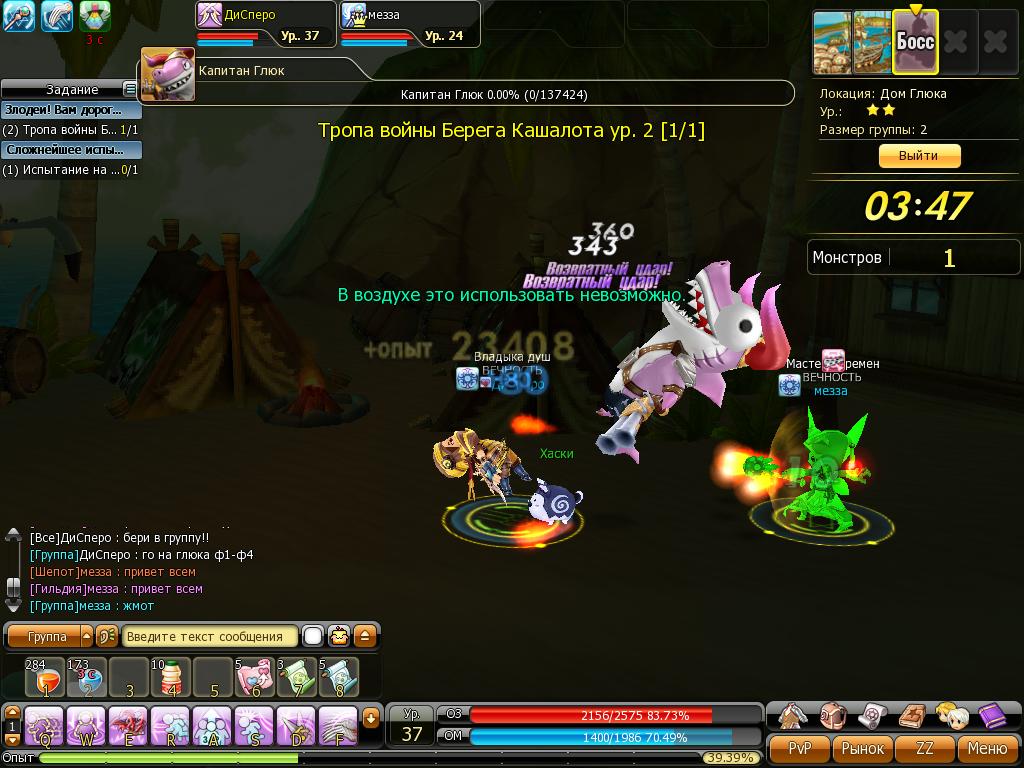Activate the skill bound to Q
The image size is (1024, 768).
coord(45,723)
